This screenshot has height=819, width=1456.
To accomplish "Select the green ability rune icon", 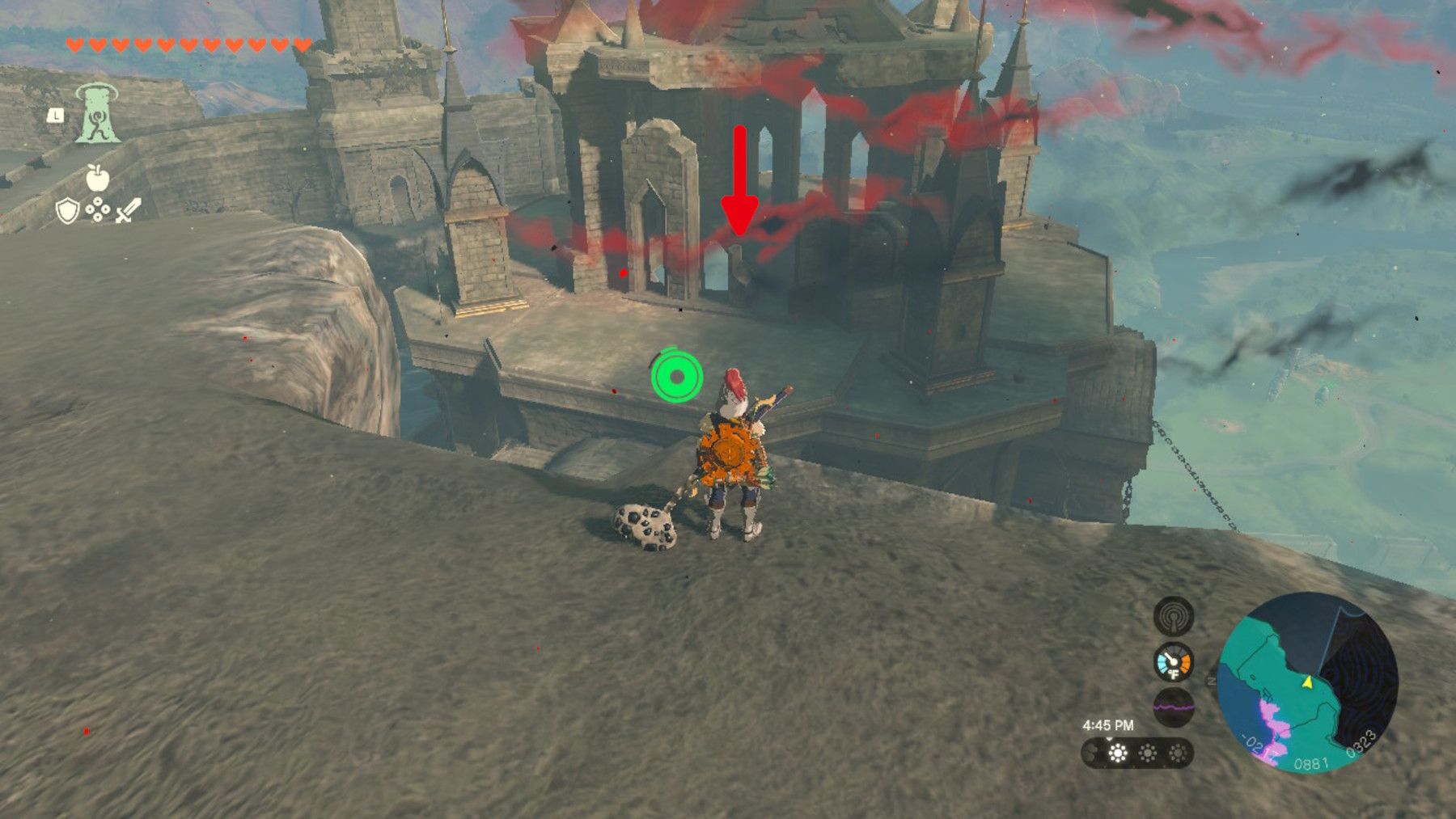I will tap(97, 114).
